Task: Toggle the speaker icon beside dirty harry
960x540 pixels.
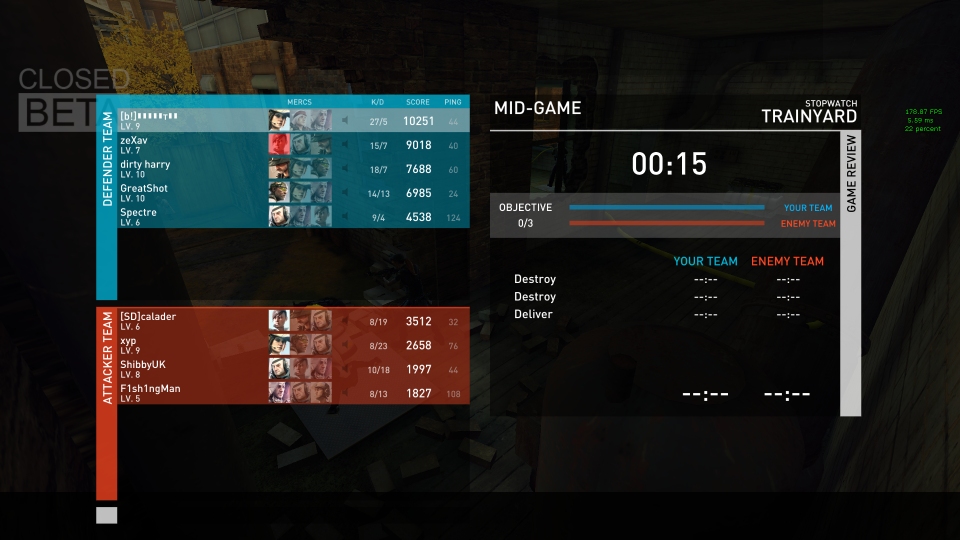Action: [345, 169]
